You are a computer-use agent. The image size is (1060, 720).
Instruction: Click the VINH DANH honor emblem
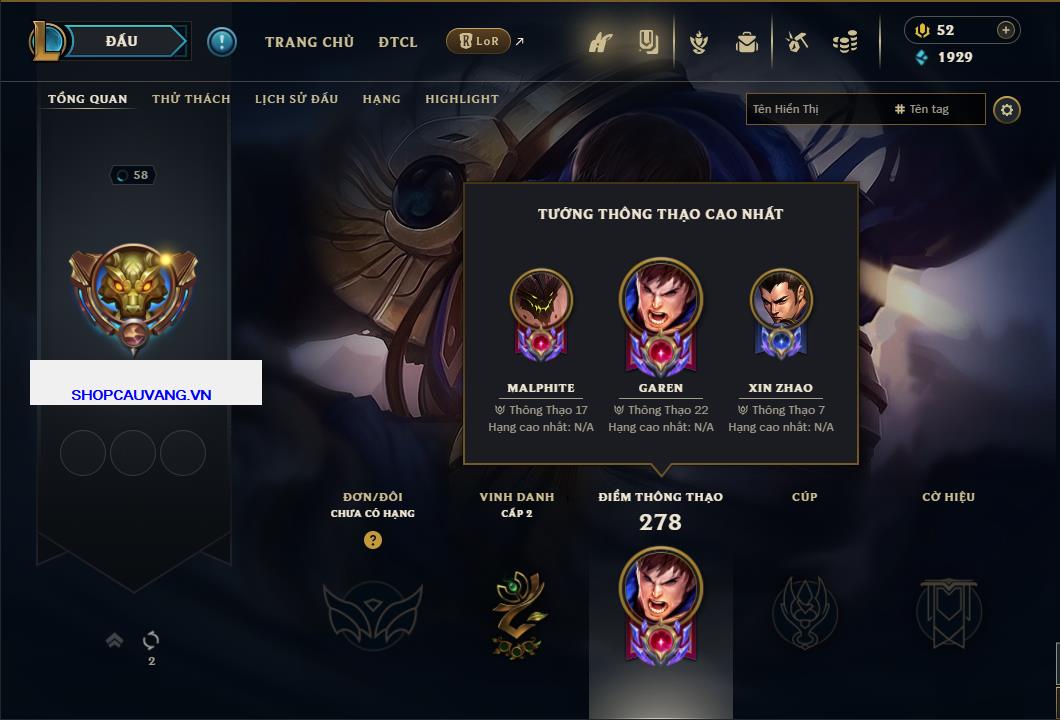[x=517, y=613]
